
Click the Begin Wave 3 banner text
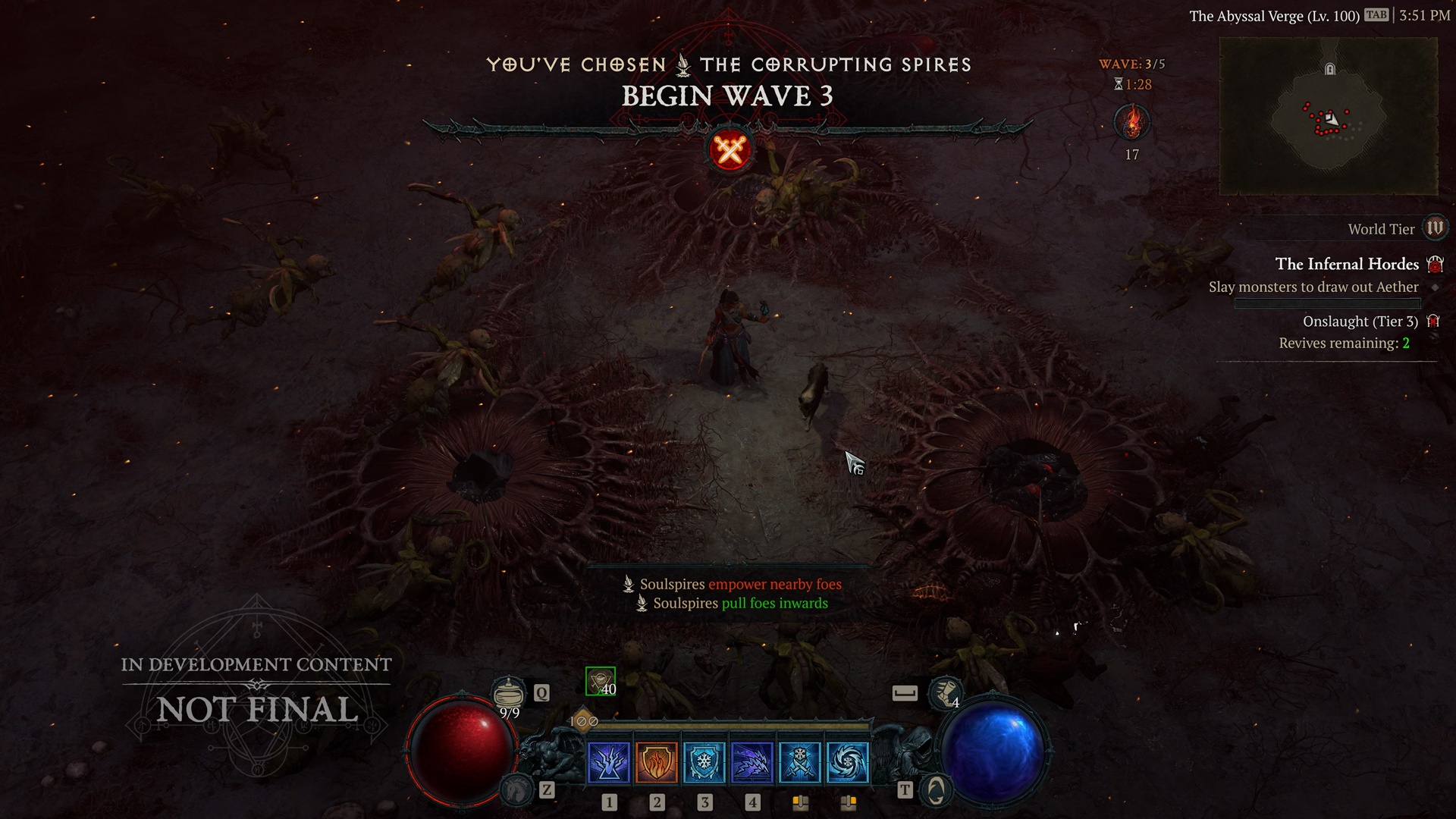coord(728,96)
